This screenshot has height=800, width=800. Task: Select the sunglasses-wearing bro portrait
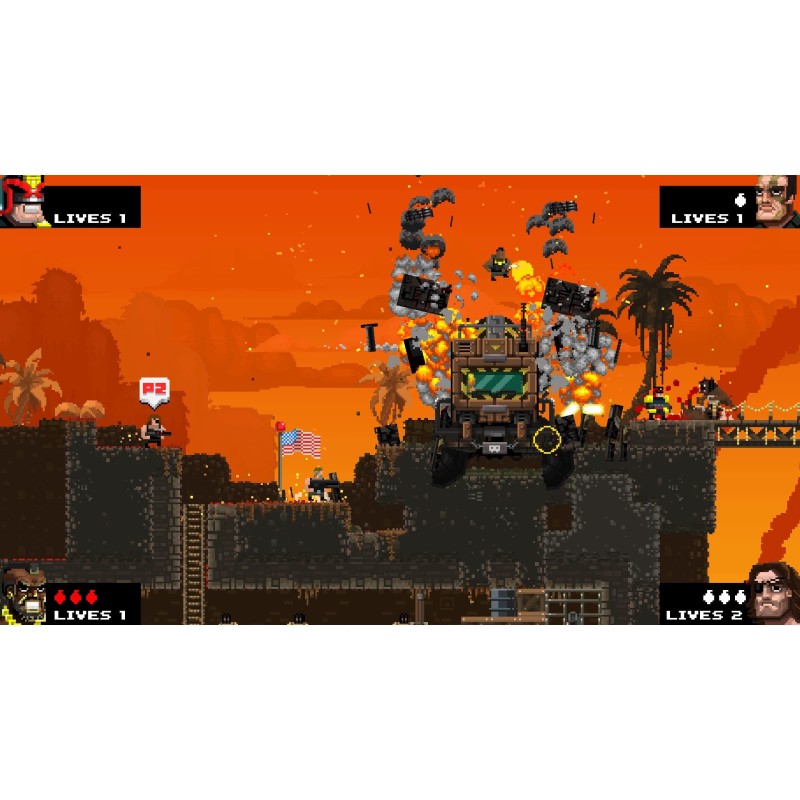pos(775,200)
